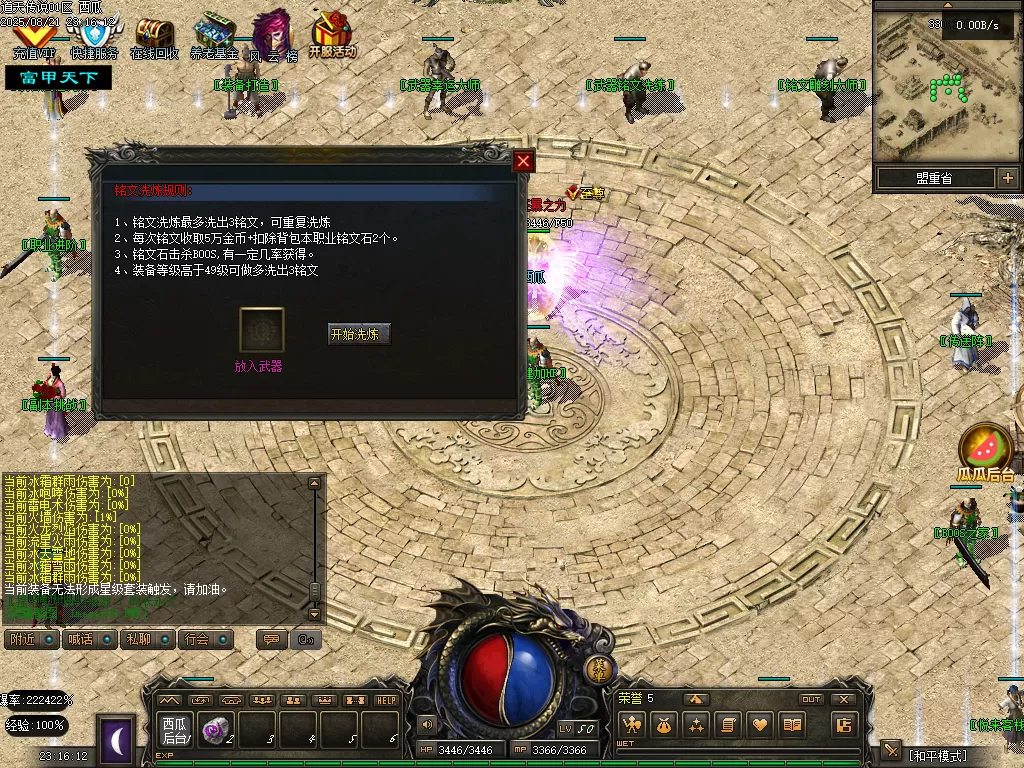The image size is (1024, 768).
Task: Open the 在线回收 treasure chest
Action: [x=154, y=38]
